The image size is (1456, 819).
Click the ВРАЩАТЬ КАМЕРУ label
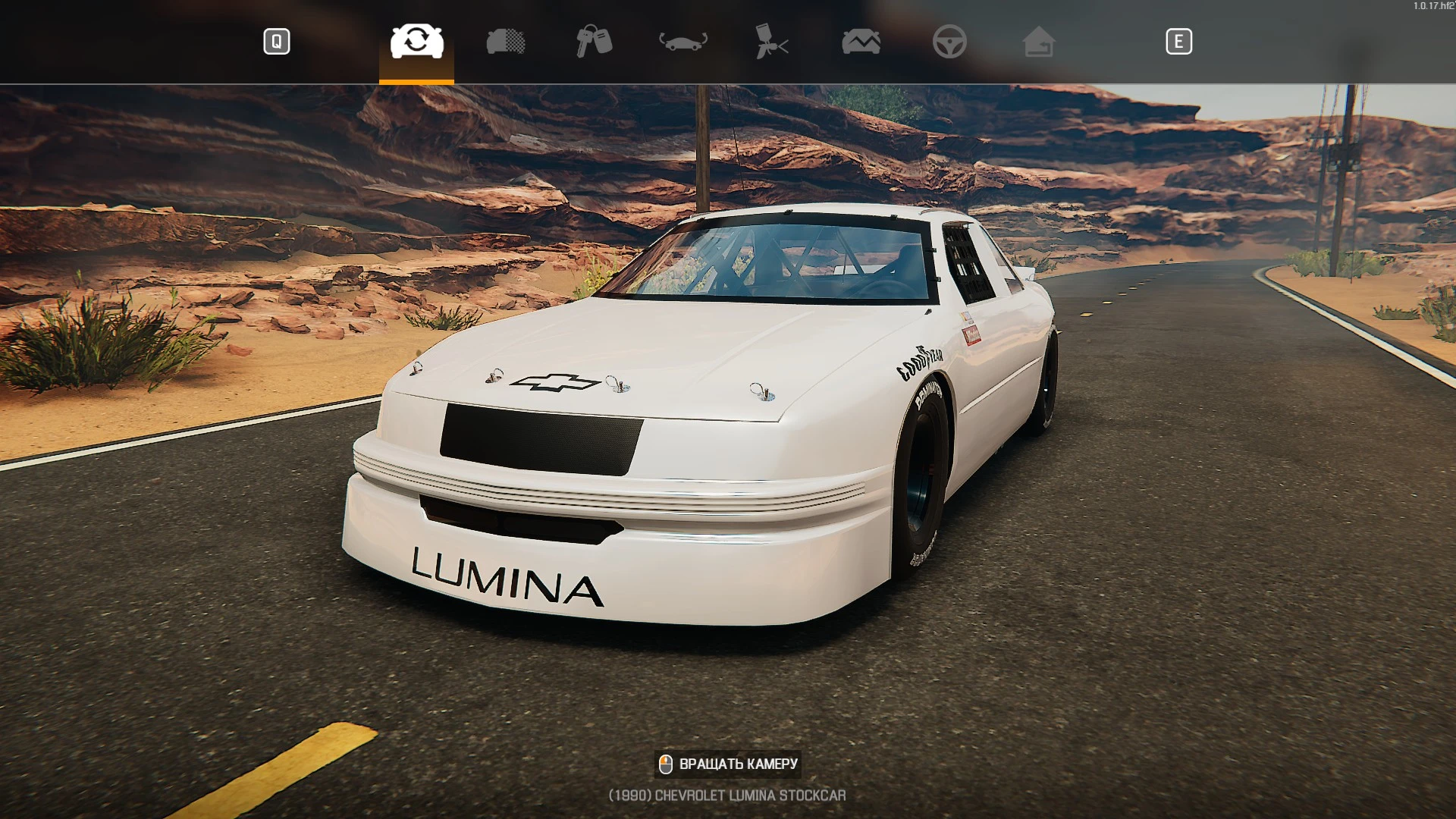coord(738,764)
